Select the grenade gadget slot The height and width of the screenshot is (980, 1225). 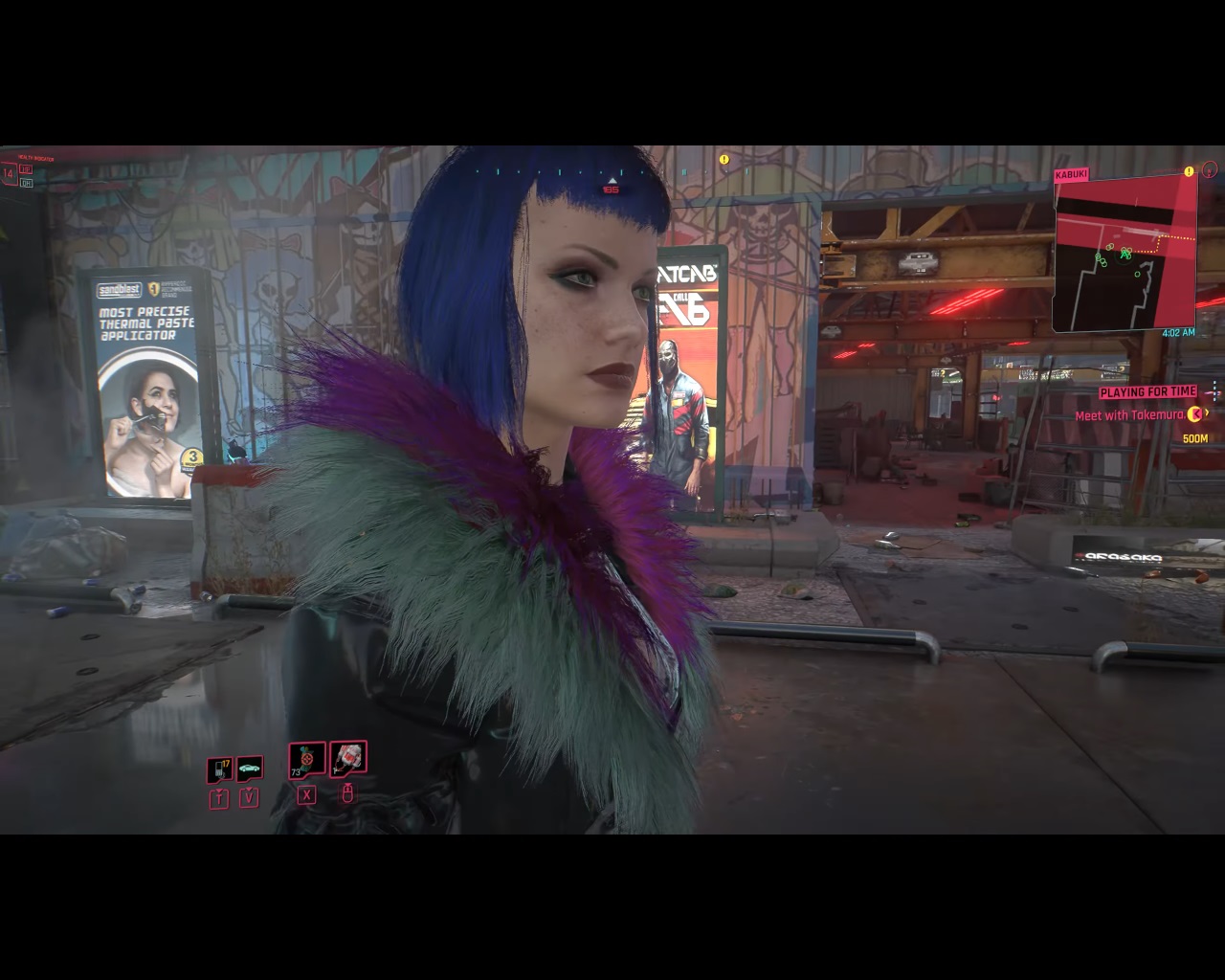348,759
